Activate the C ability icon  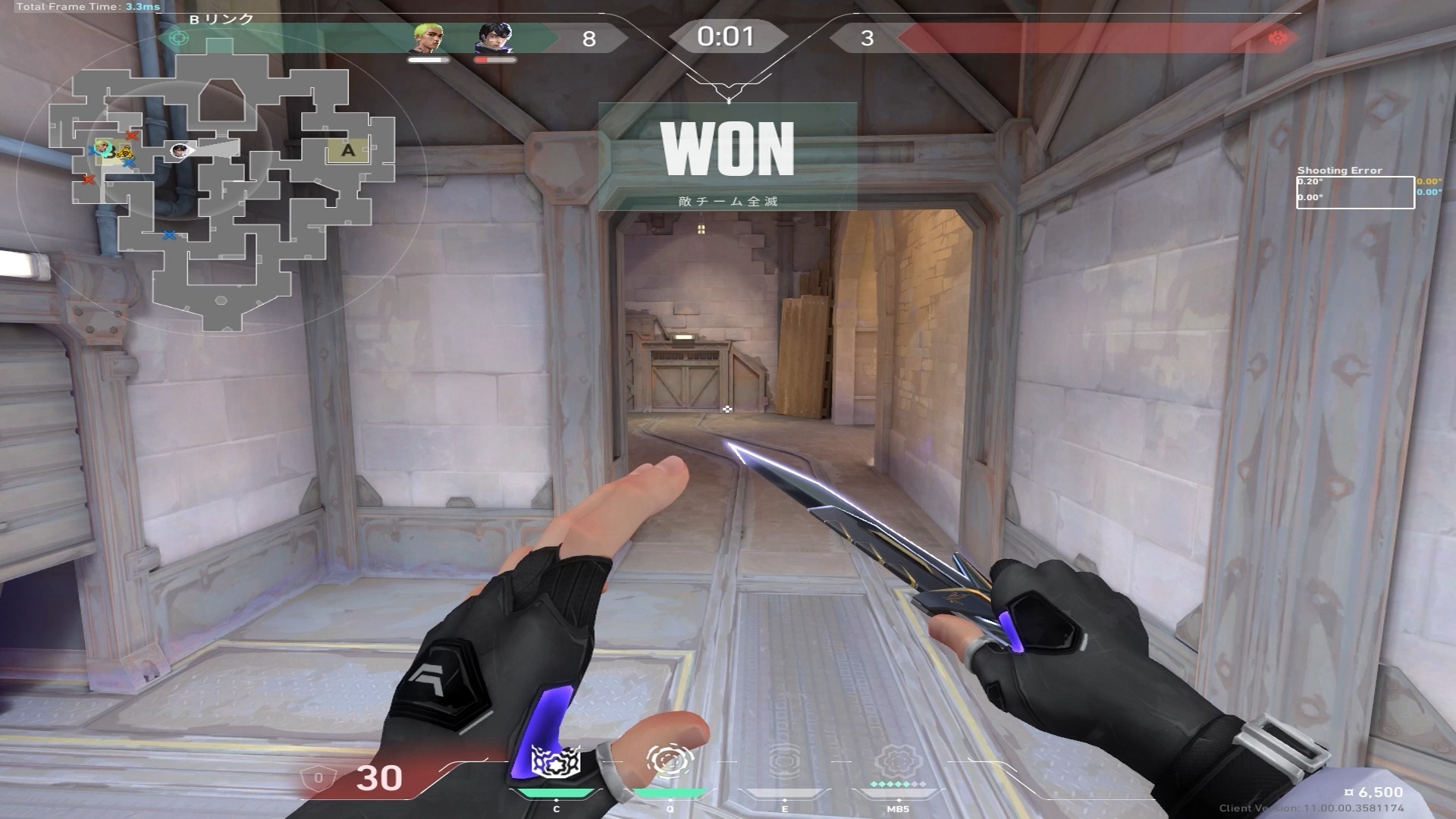[556, 762]
